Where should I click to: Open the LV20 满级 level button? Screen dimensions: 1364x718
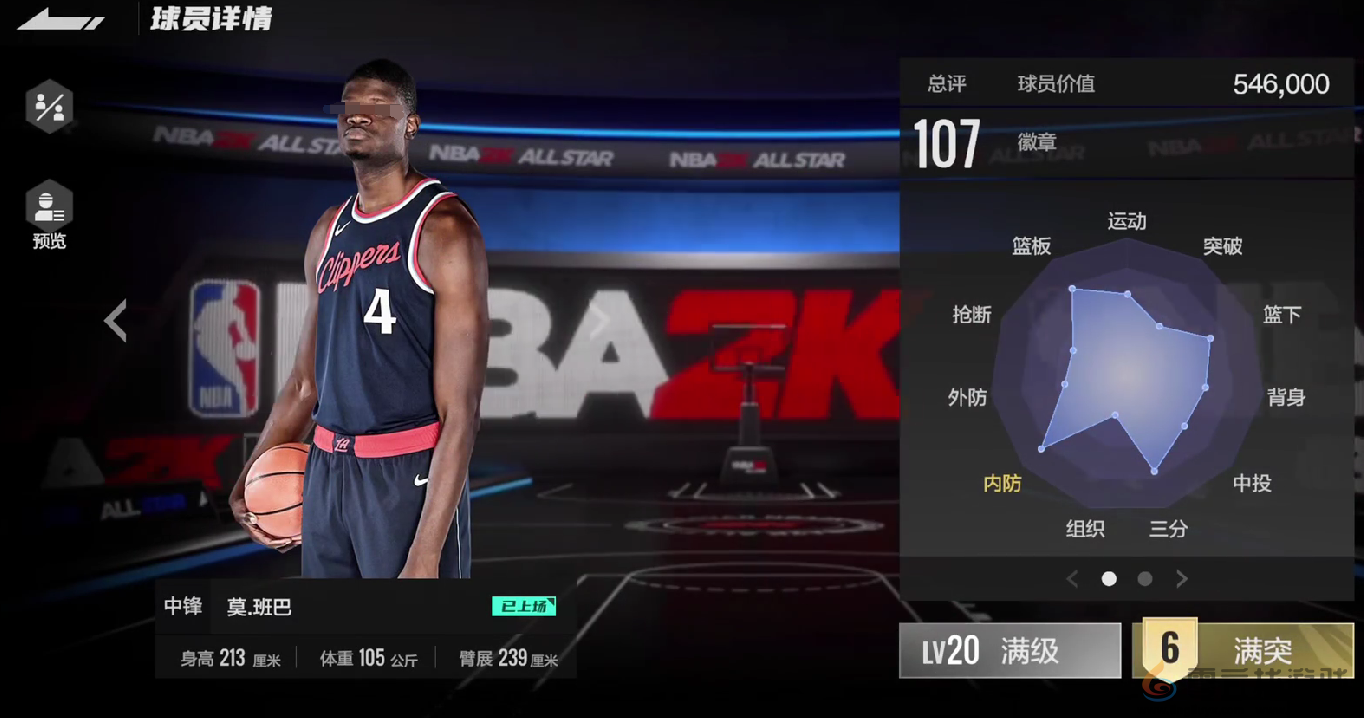1010,651
